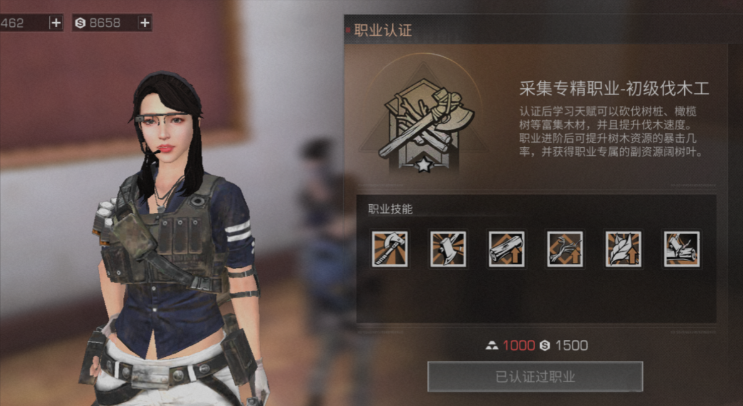The width and height of the screenshot is (743, 406).
Task: Inspect the branch twig upgrade skill
Action: (565, 249)
